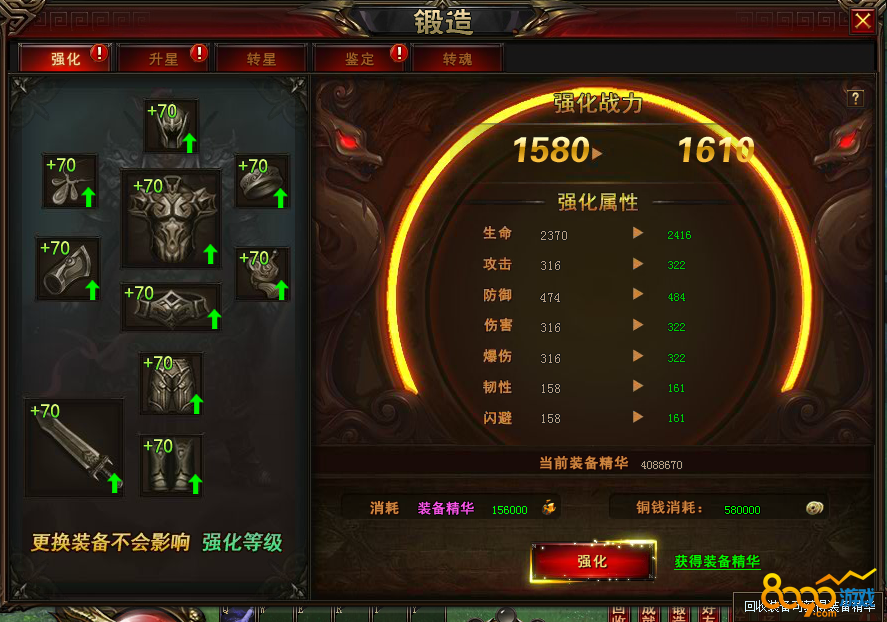Choose the bracer equipment slot
Image resolution: width=887 pixels, height=622 pixels.
tap(68, 268)
